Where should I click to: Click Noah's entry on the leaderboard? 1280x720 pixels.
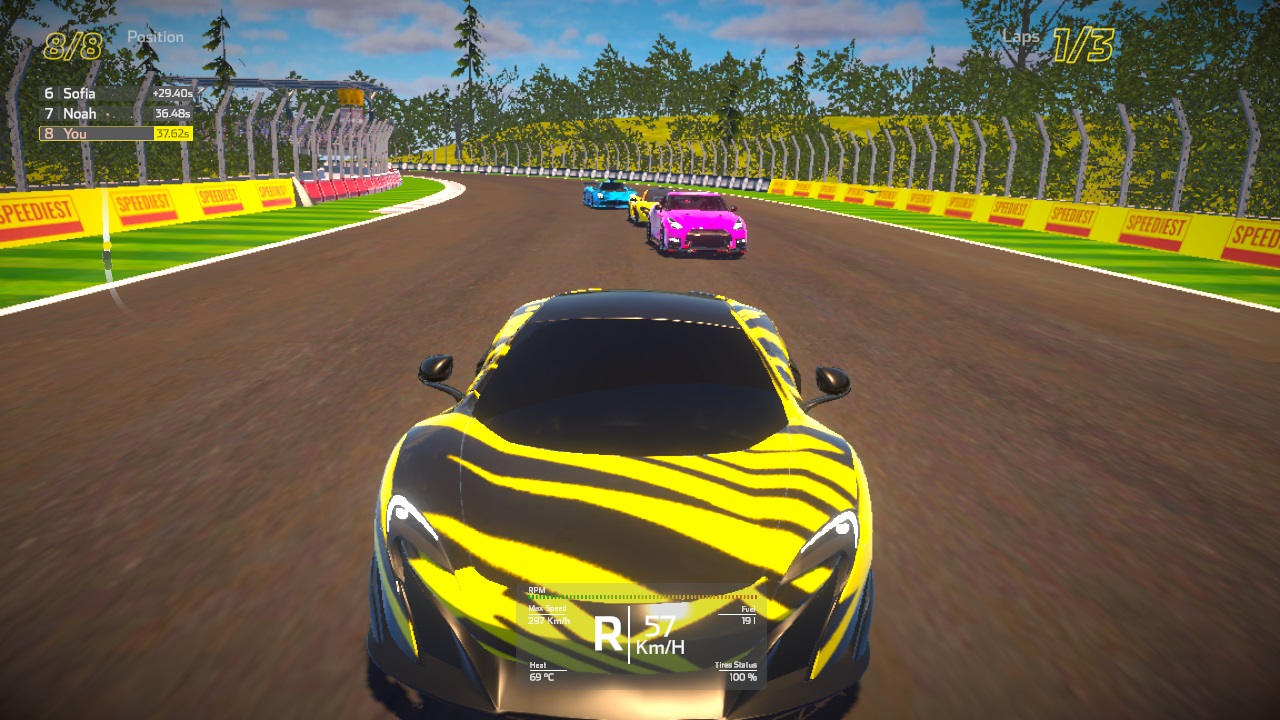[77, 113]
